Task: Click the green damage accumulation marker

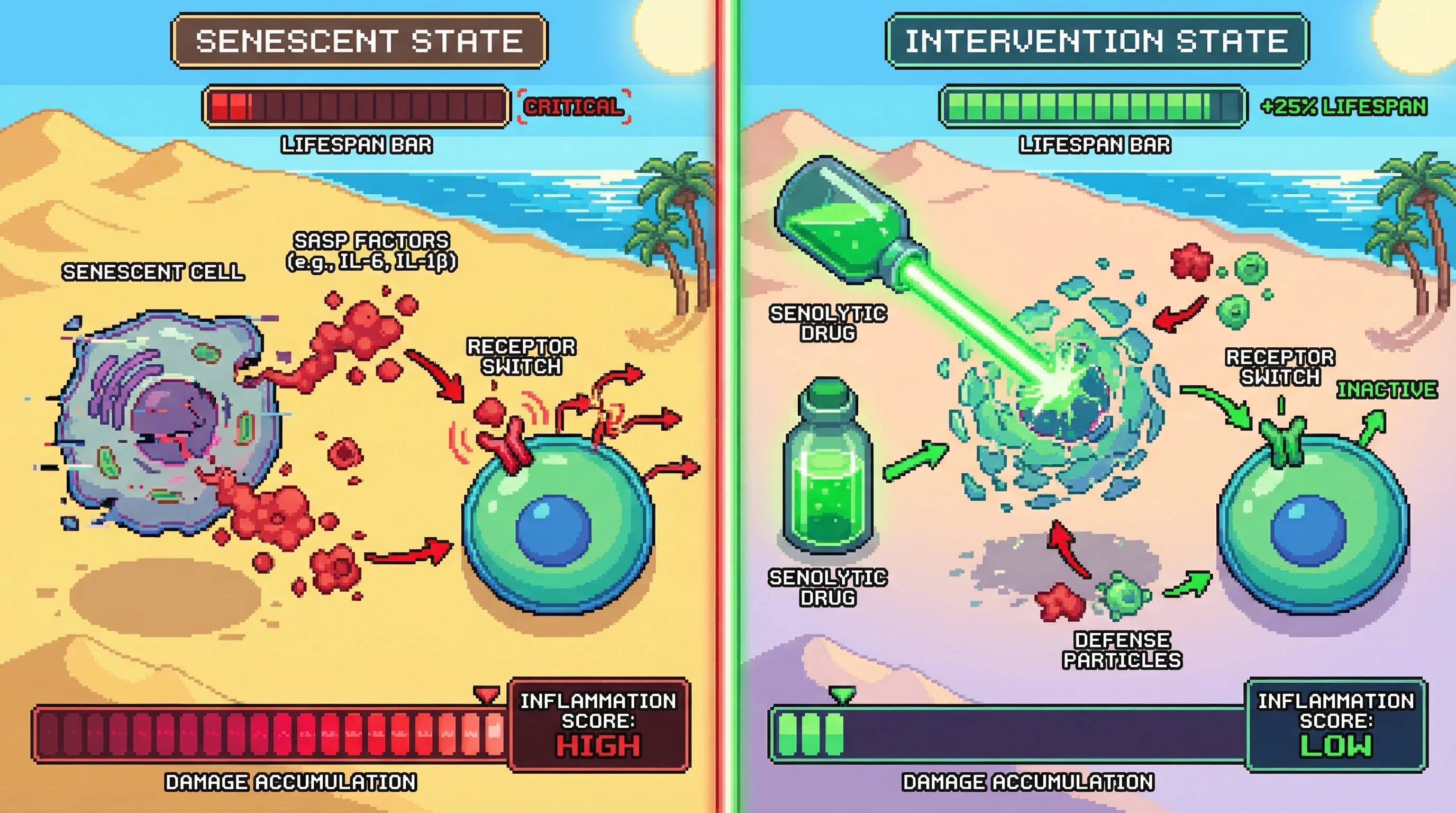Action: tap(842, 694)
